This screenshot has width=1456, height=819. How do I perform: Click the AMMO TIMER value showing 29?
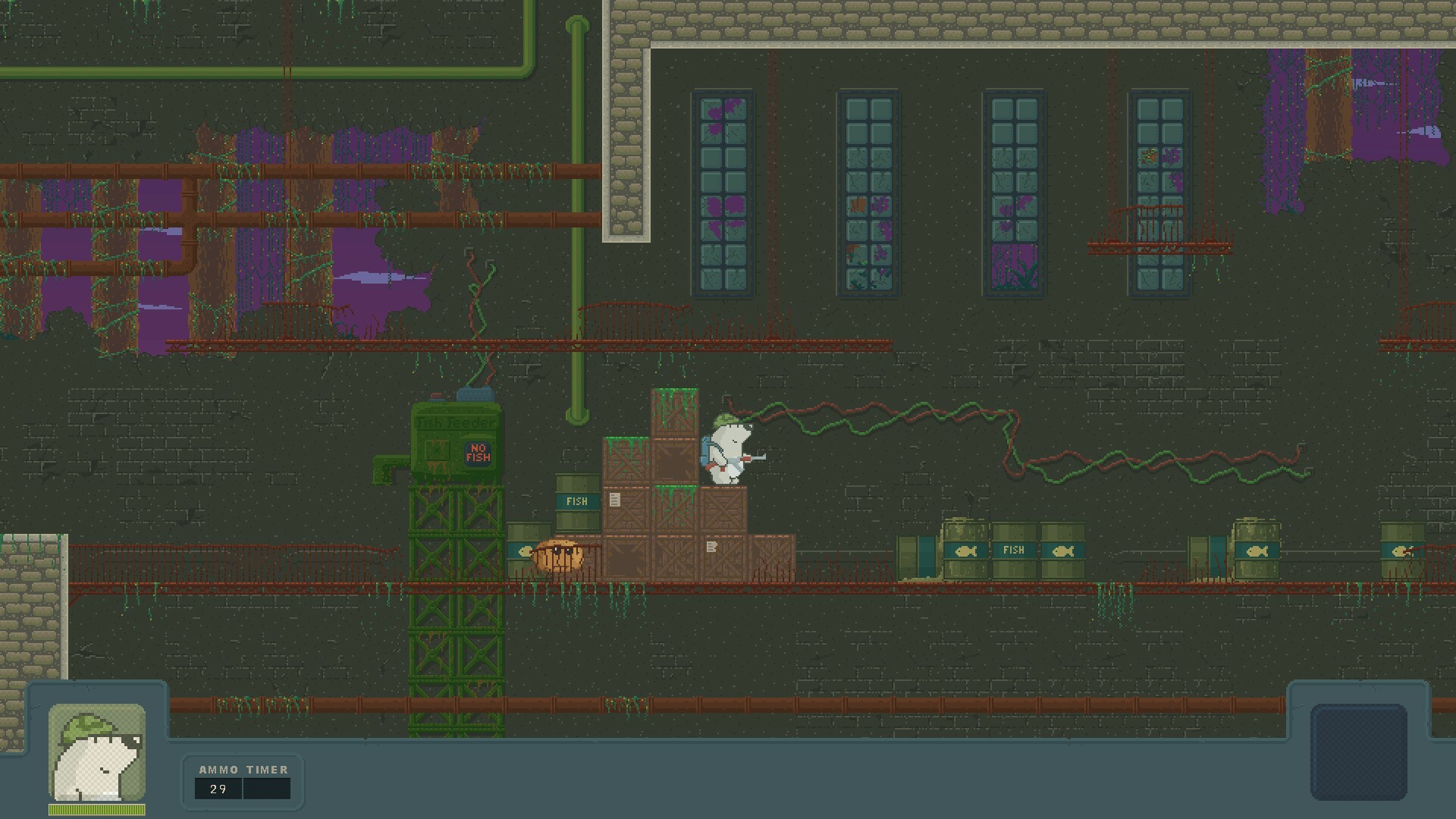218,789
